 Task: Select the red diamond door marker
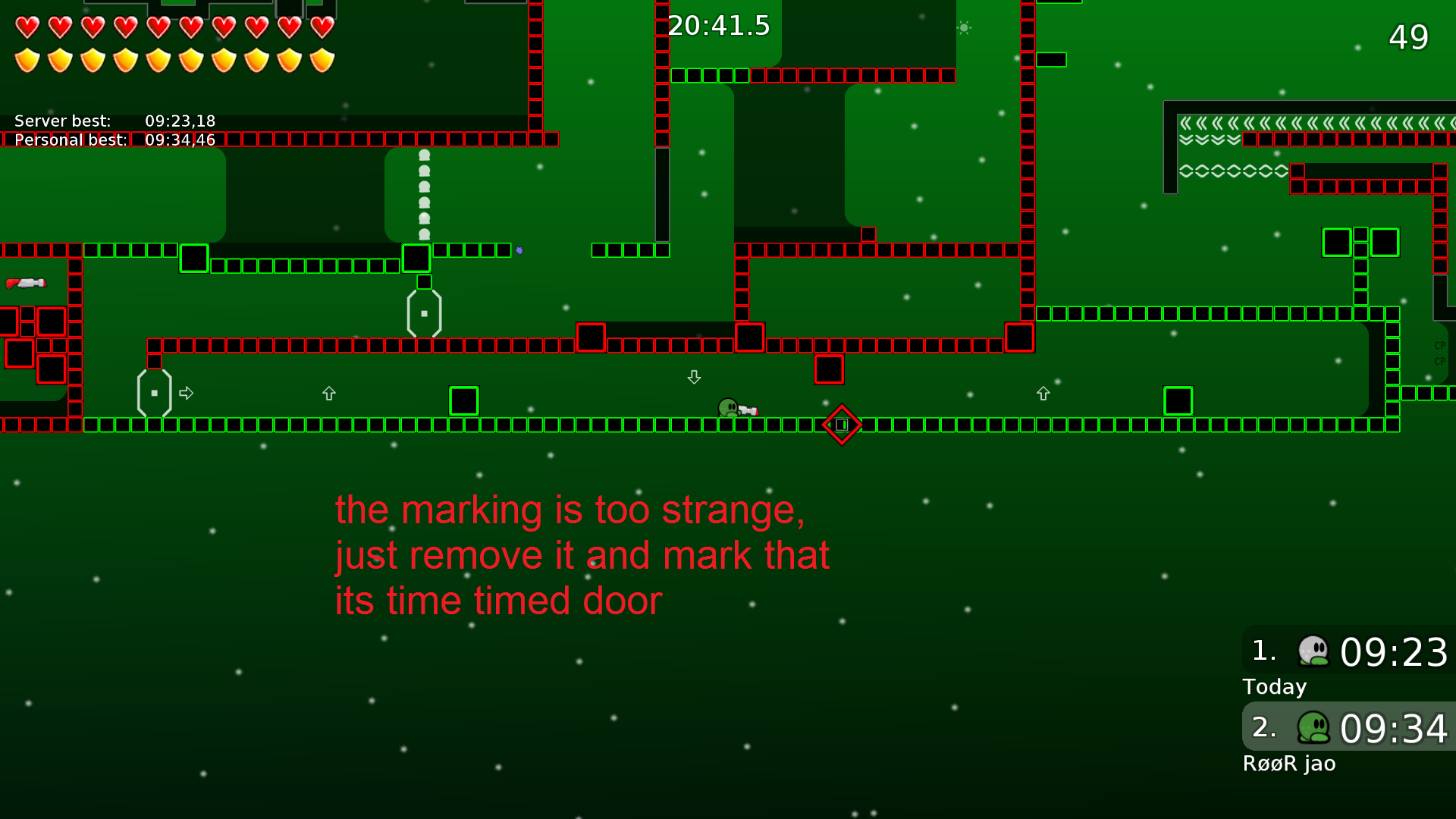coord(841,425)
